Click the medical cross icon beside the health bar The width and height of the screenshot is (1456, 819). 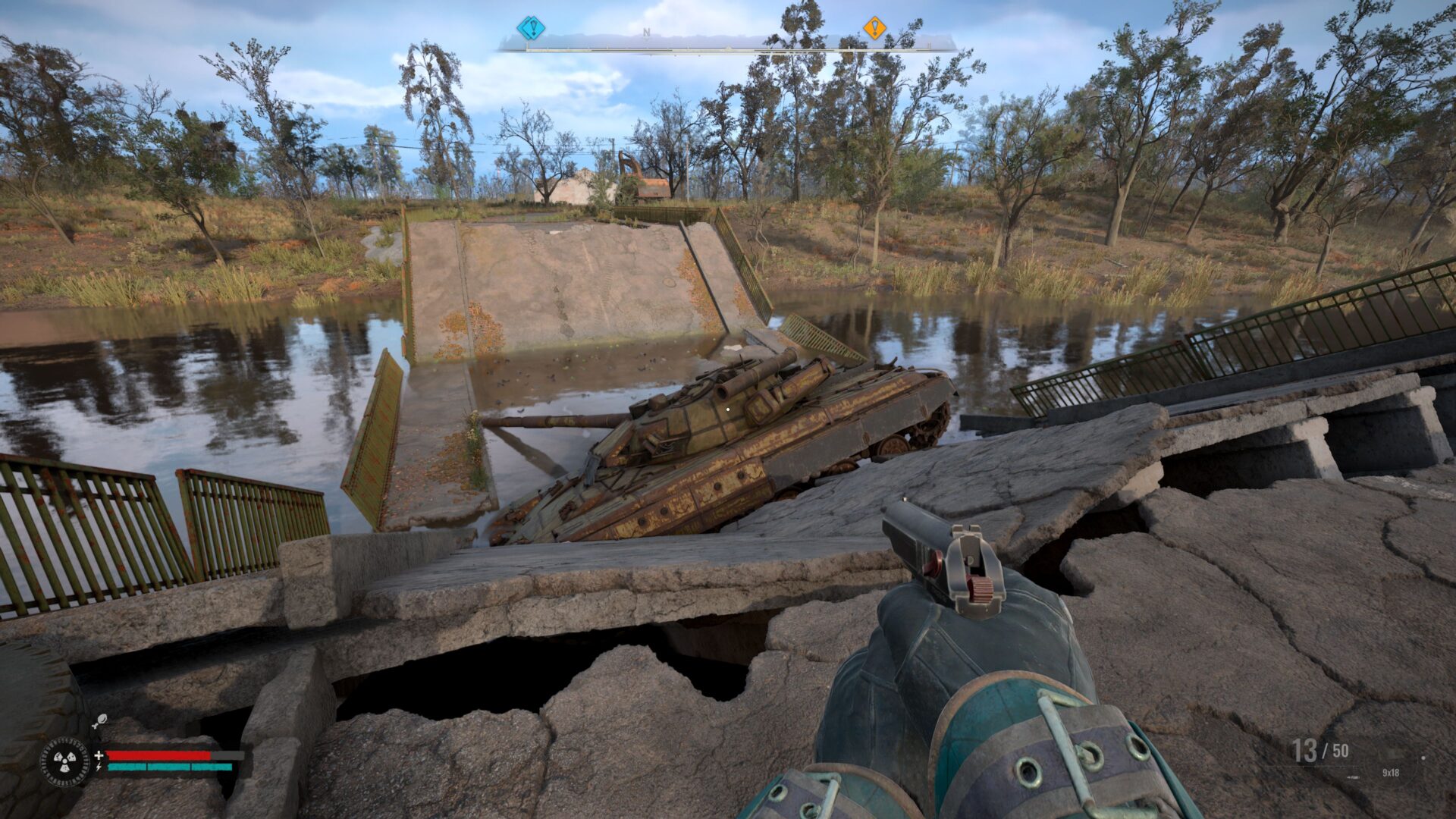pyautogui.click(x=99, y=755)
